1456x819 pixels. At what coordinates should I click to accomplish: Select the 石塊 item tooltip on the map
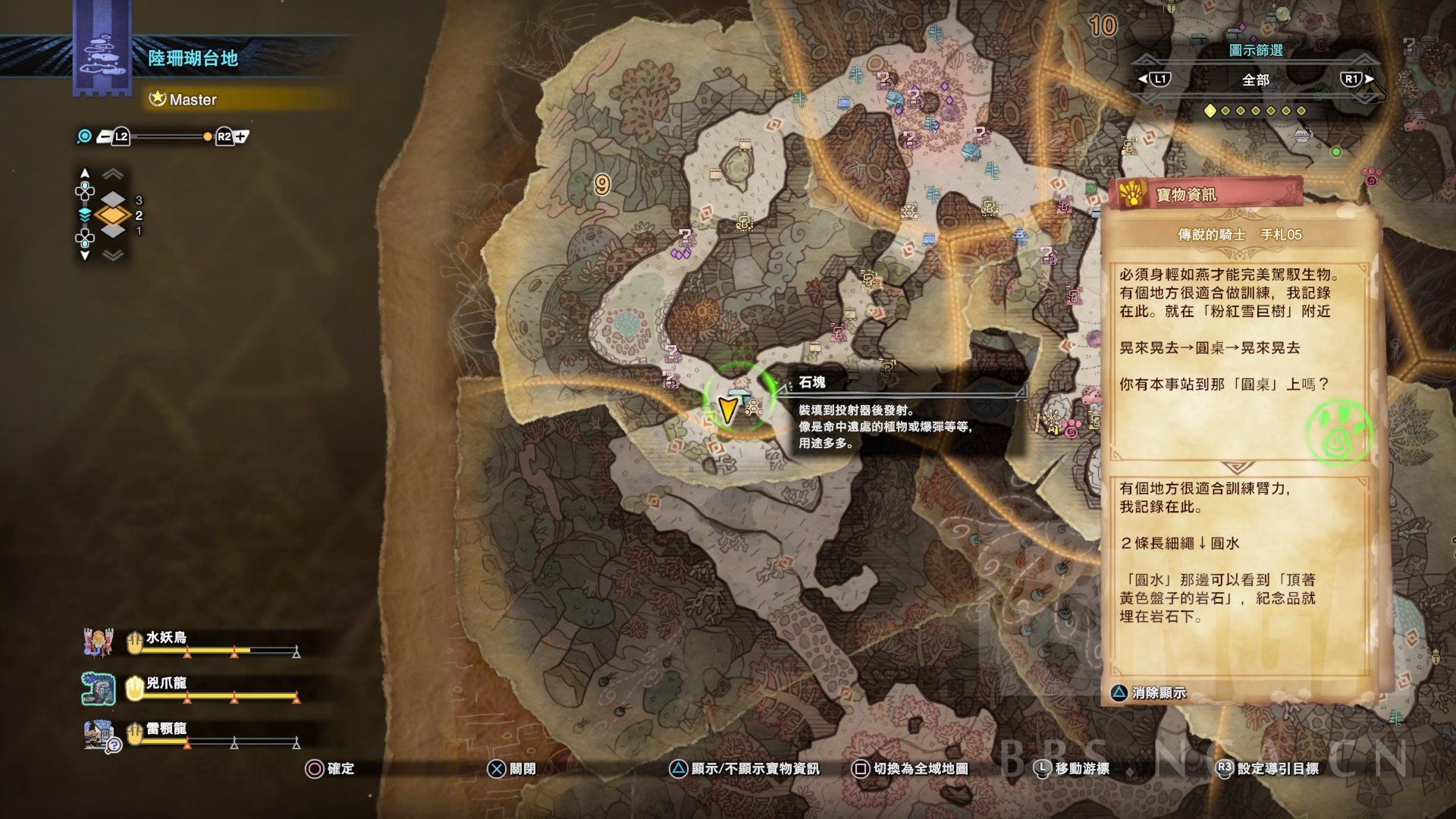[813, 382]
